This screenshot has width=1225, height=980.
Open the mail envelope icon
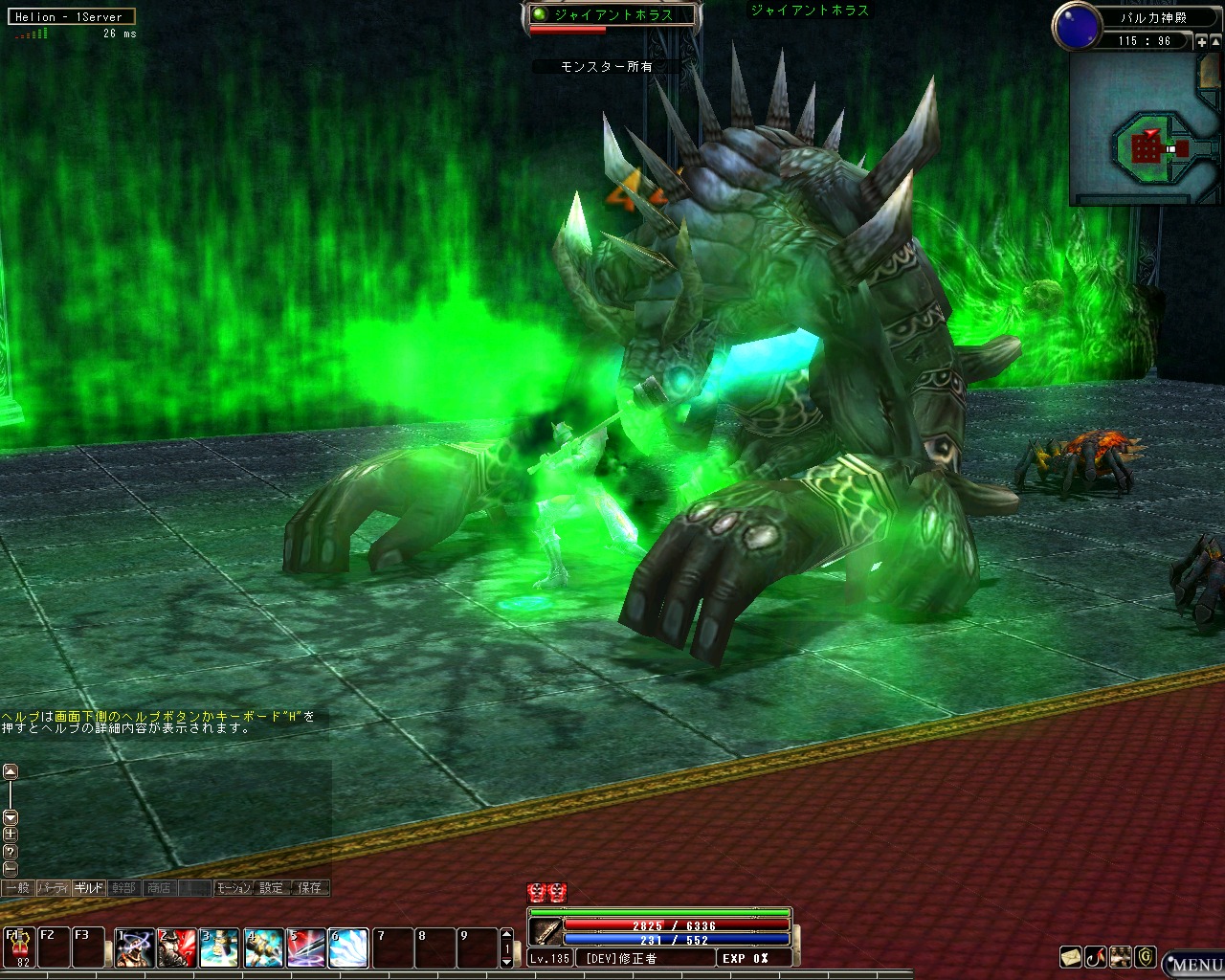(1071, 956)
